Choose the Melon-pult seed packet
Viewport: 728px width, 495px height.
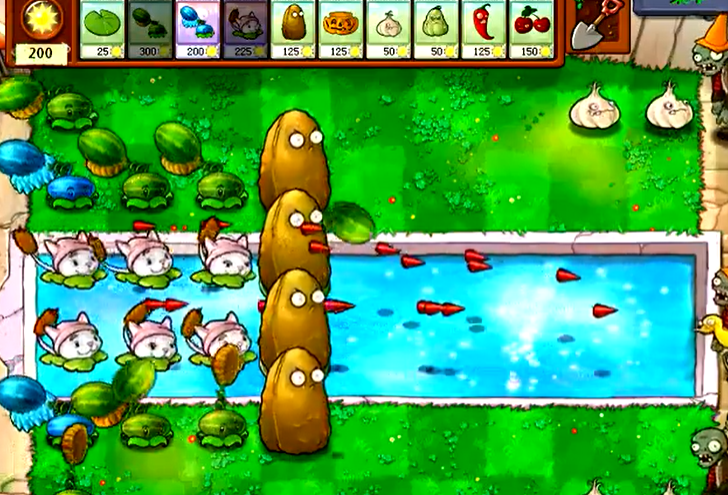(150, 29)
